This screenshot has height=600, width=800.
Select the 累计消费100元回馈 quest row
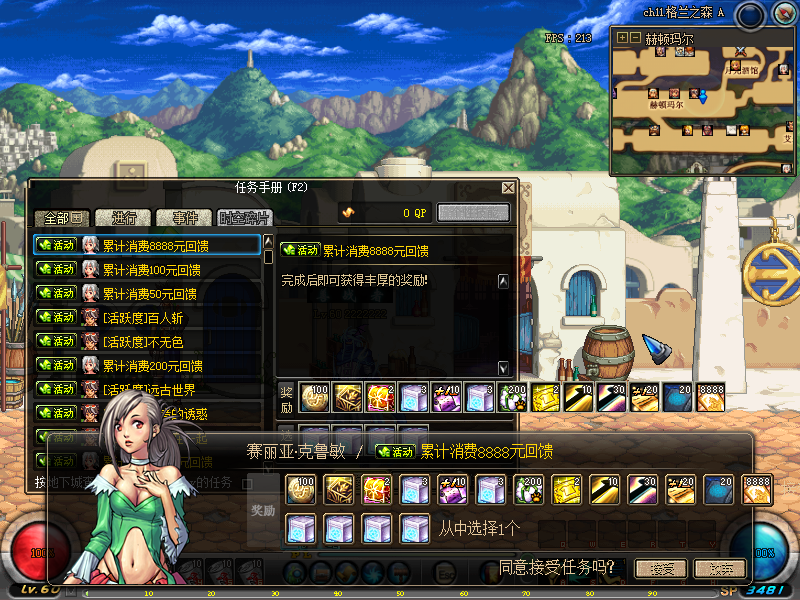[x=150, y=270]
